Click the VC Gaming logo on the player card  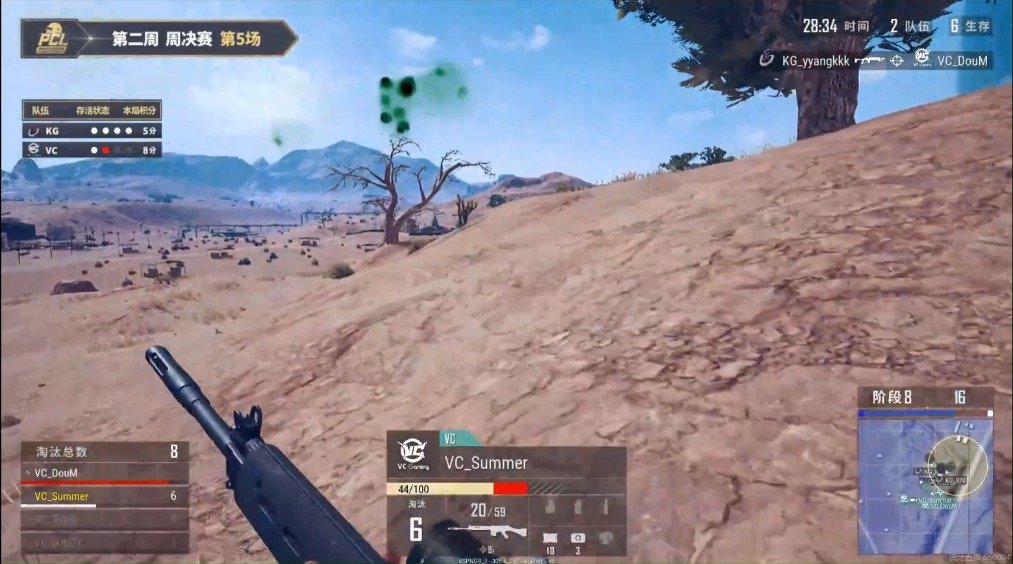coord(412,455)
